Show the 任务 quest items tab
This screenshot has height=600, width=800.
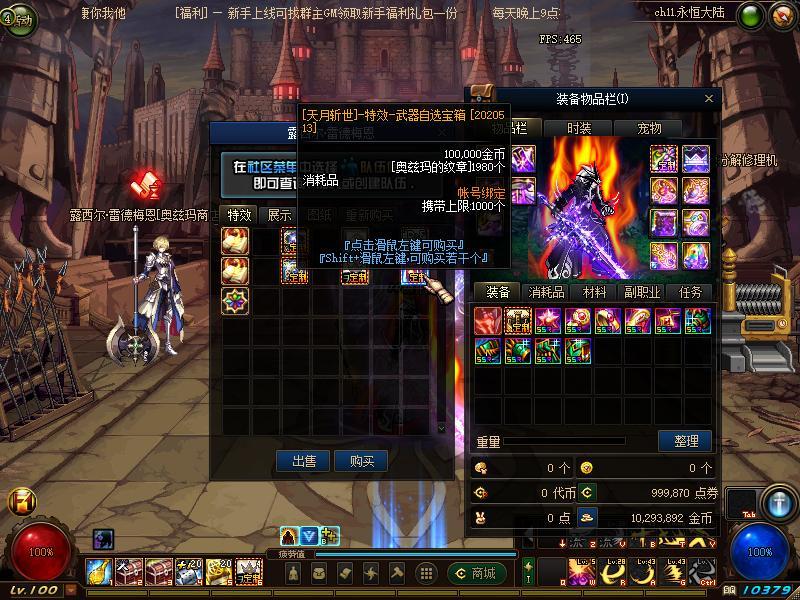point(690,292)
